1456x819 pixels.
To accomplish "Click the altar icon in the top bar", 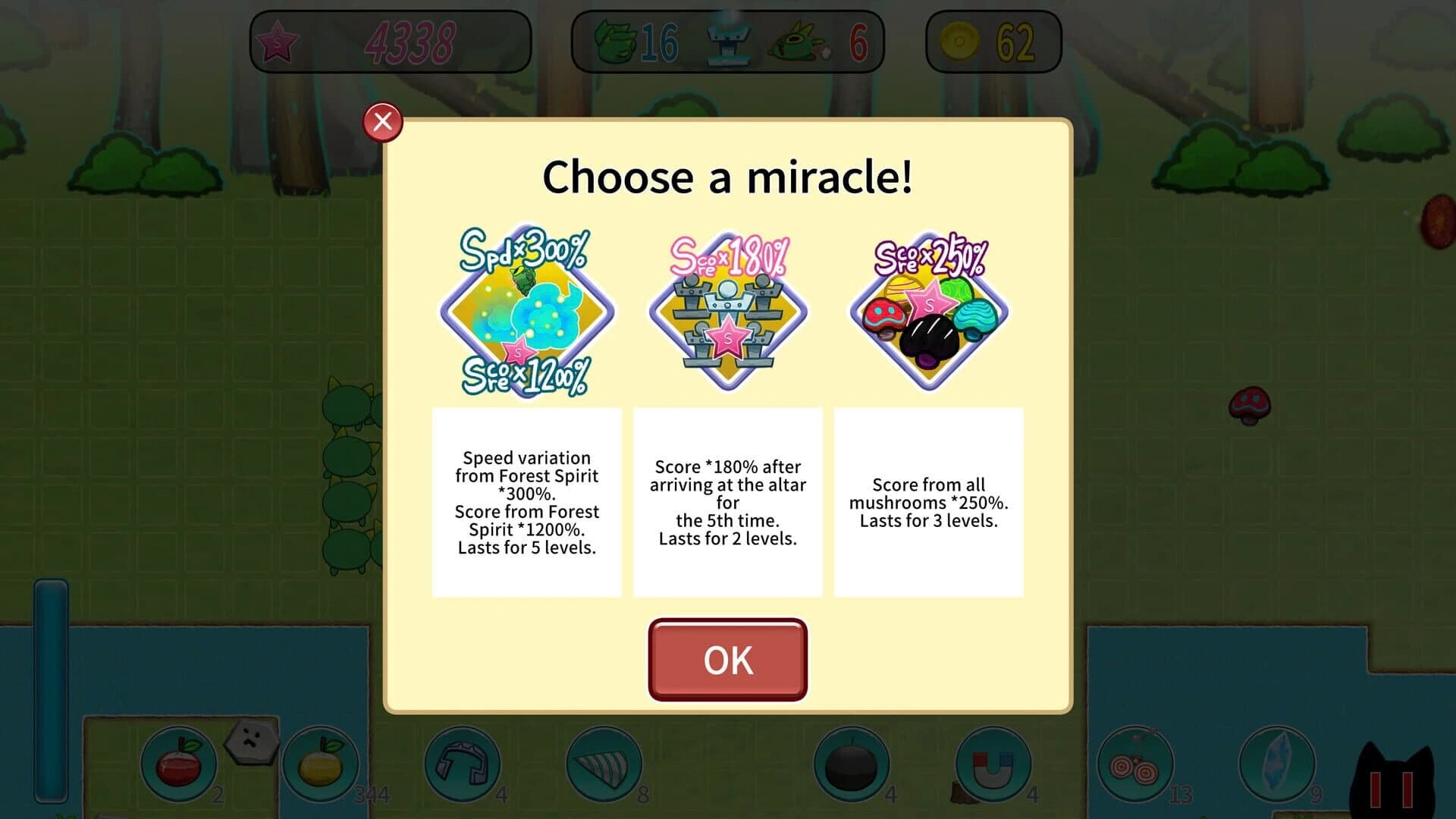I will (x=728, y=42).
